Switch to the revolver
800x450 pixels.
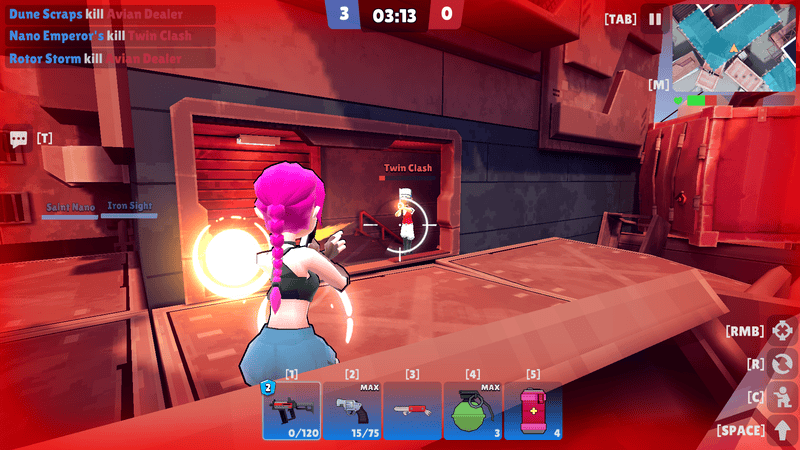352,410
